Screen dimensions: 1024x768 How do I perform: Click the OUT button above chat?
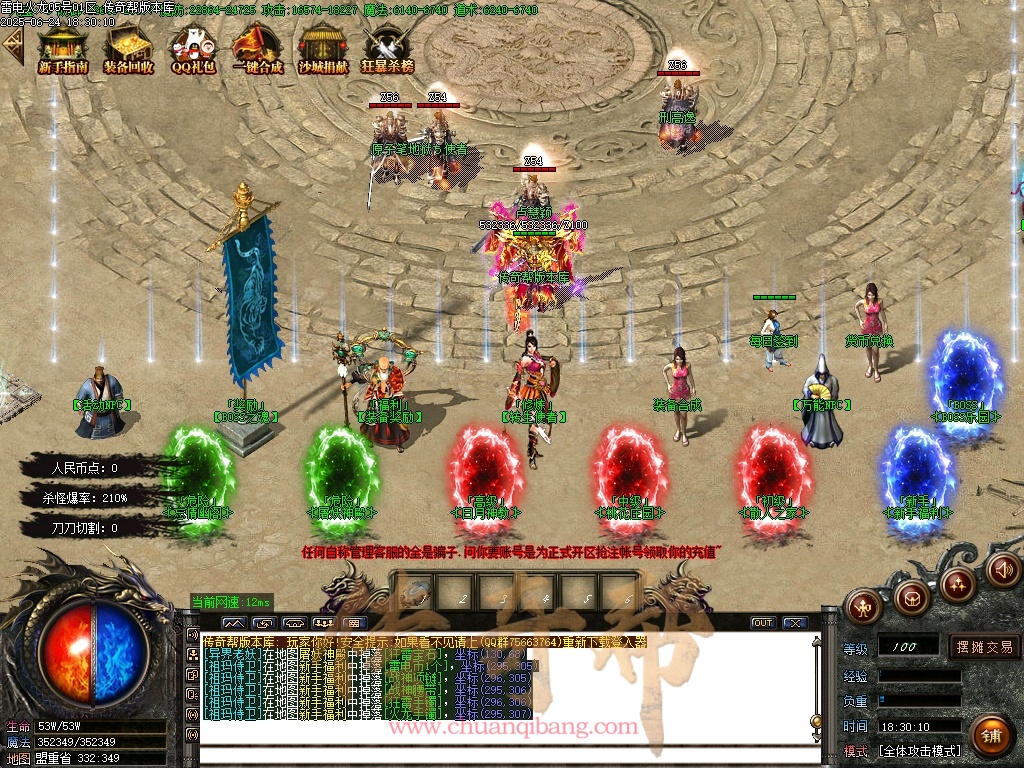pos(763,622)
